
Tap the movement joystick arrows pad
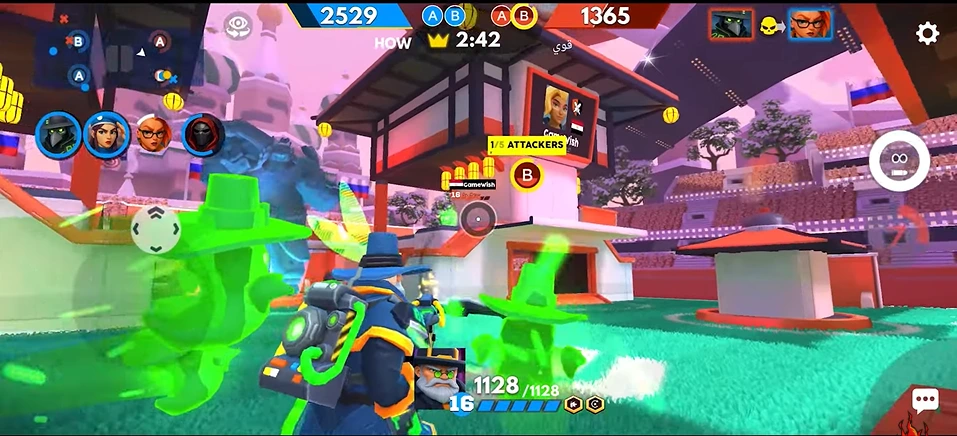point(156,230)
